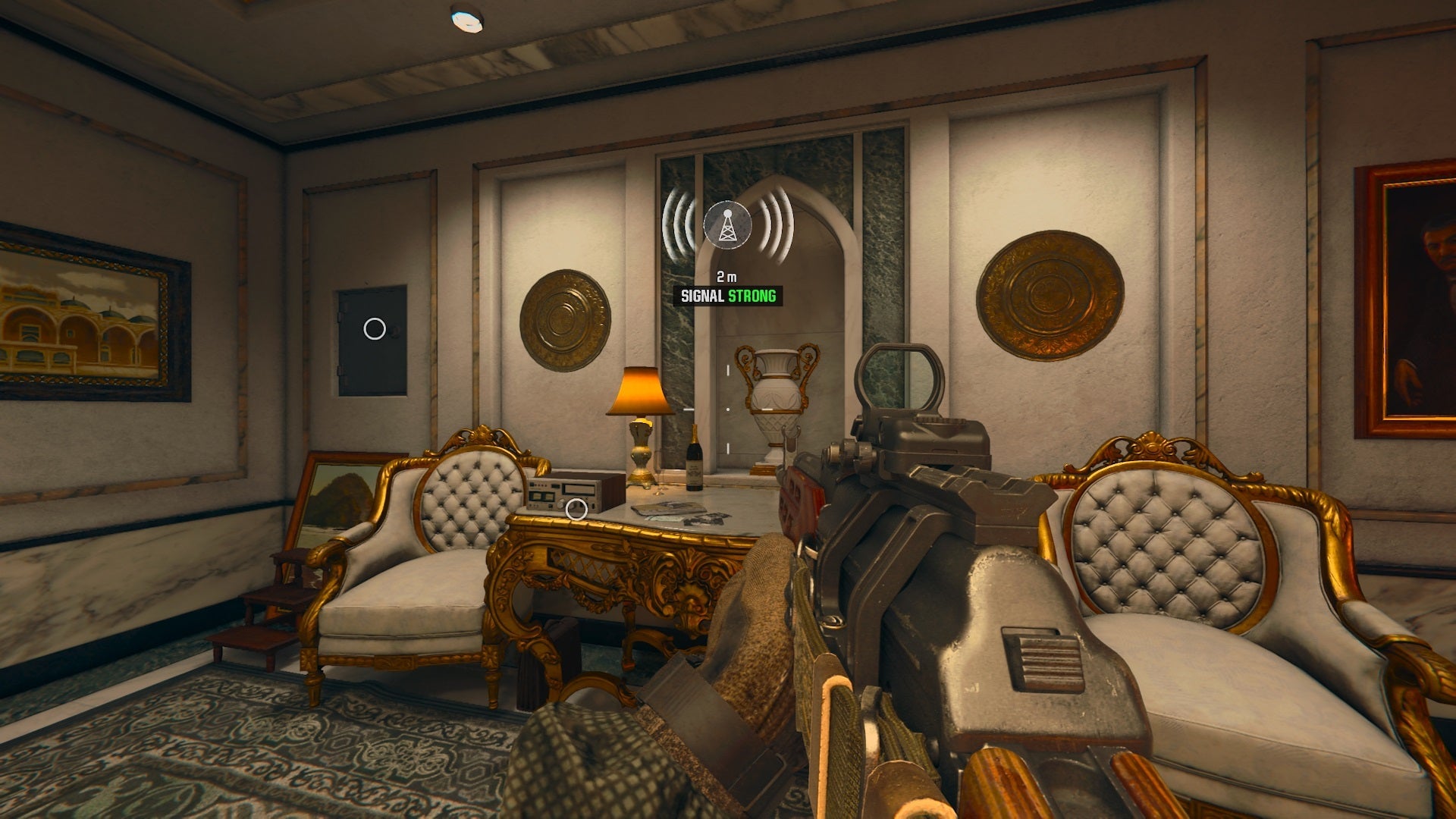Click the safe door handle
The width and height of the screenshot is (1456, 819).
[395, 330]
